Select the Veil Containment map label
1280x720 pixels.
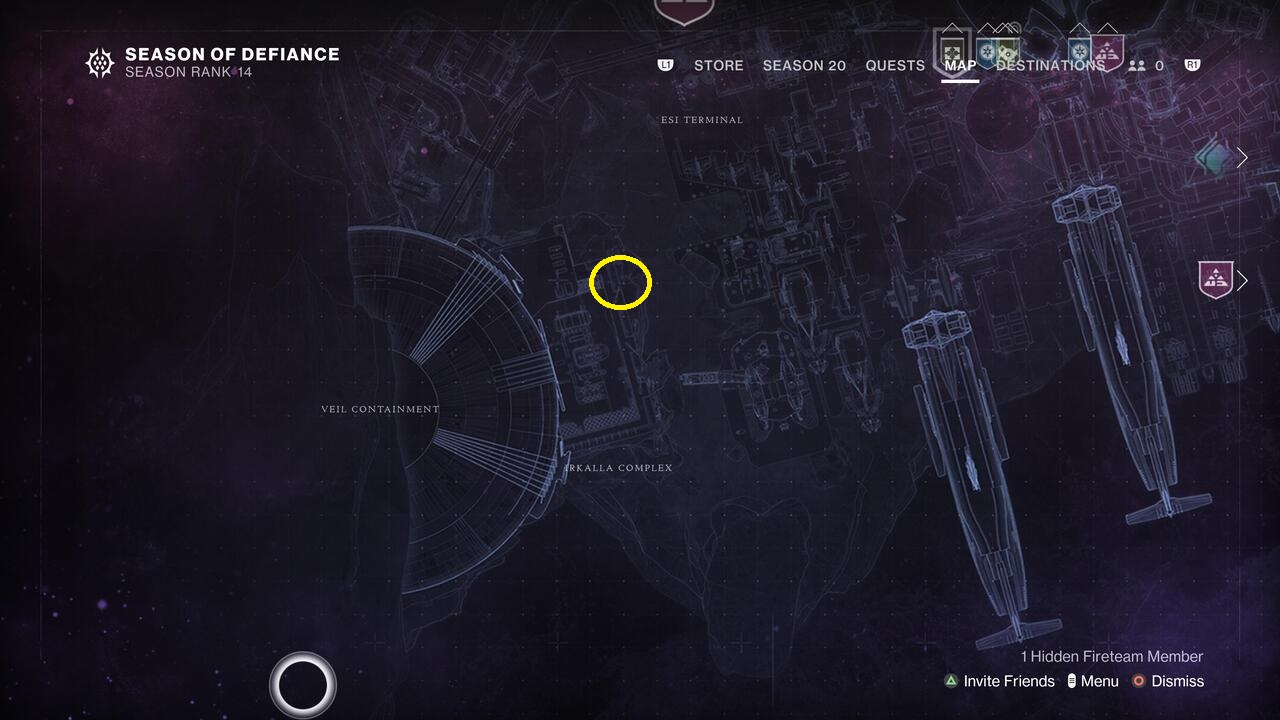(x=380, y=408)
